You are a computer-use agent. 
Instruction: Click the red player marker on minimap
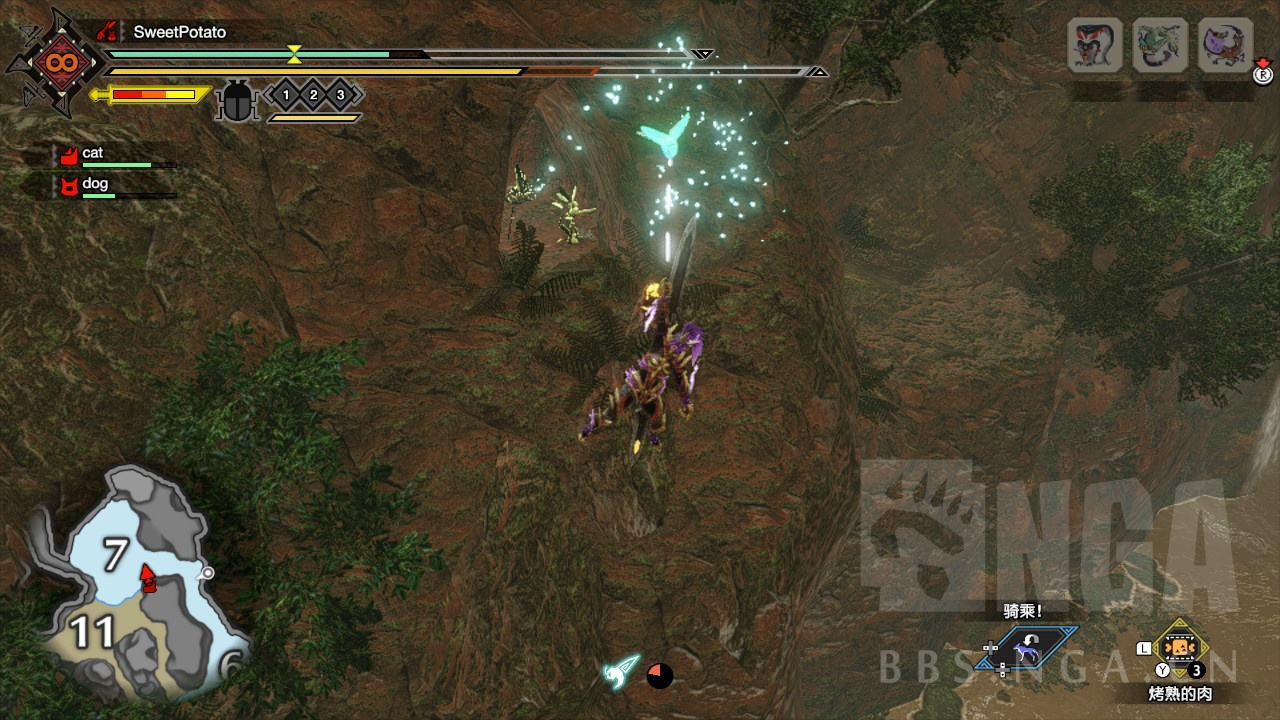click(148, 577)
